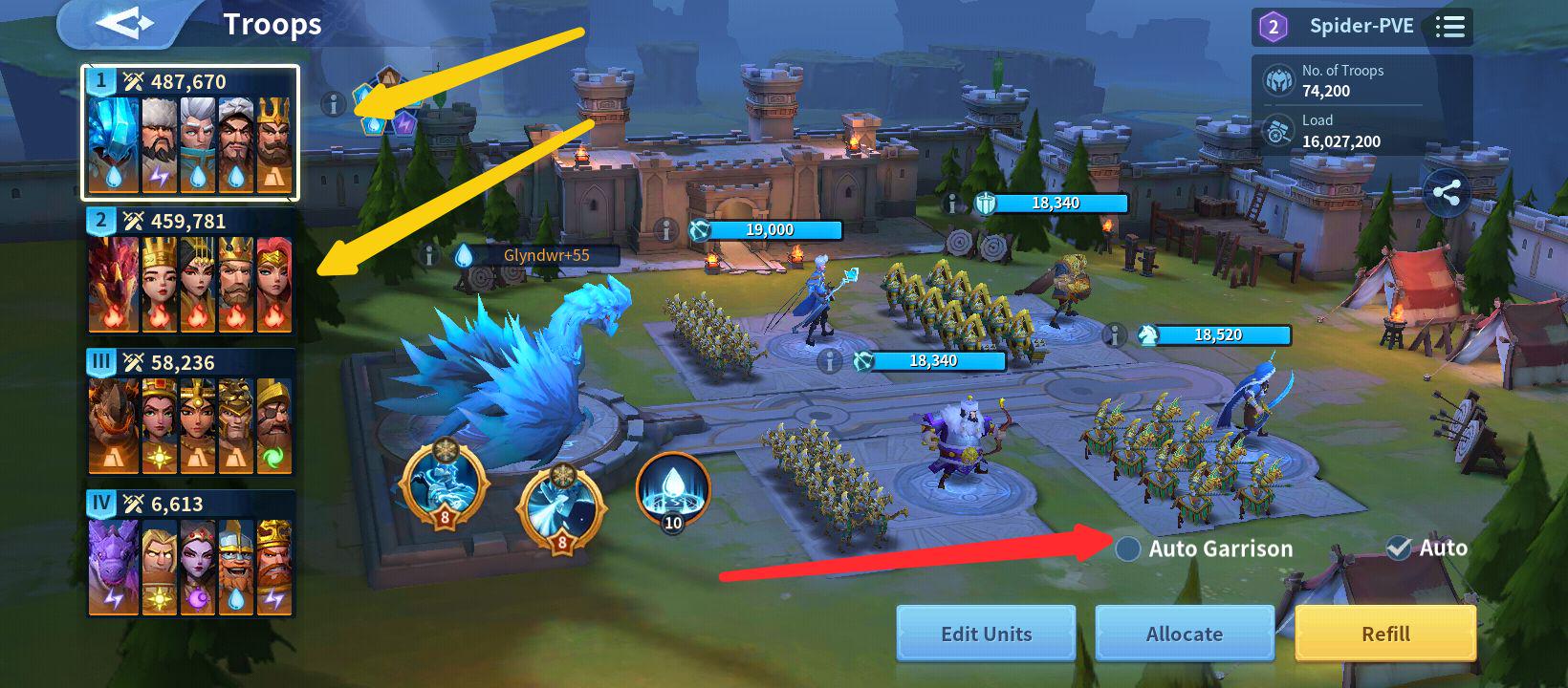Open the Spider-PVE list menu icon
1568x688 pixels.
[1449, 26]
